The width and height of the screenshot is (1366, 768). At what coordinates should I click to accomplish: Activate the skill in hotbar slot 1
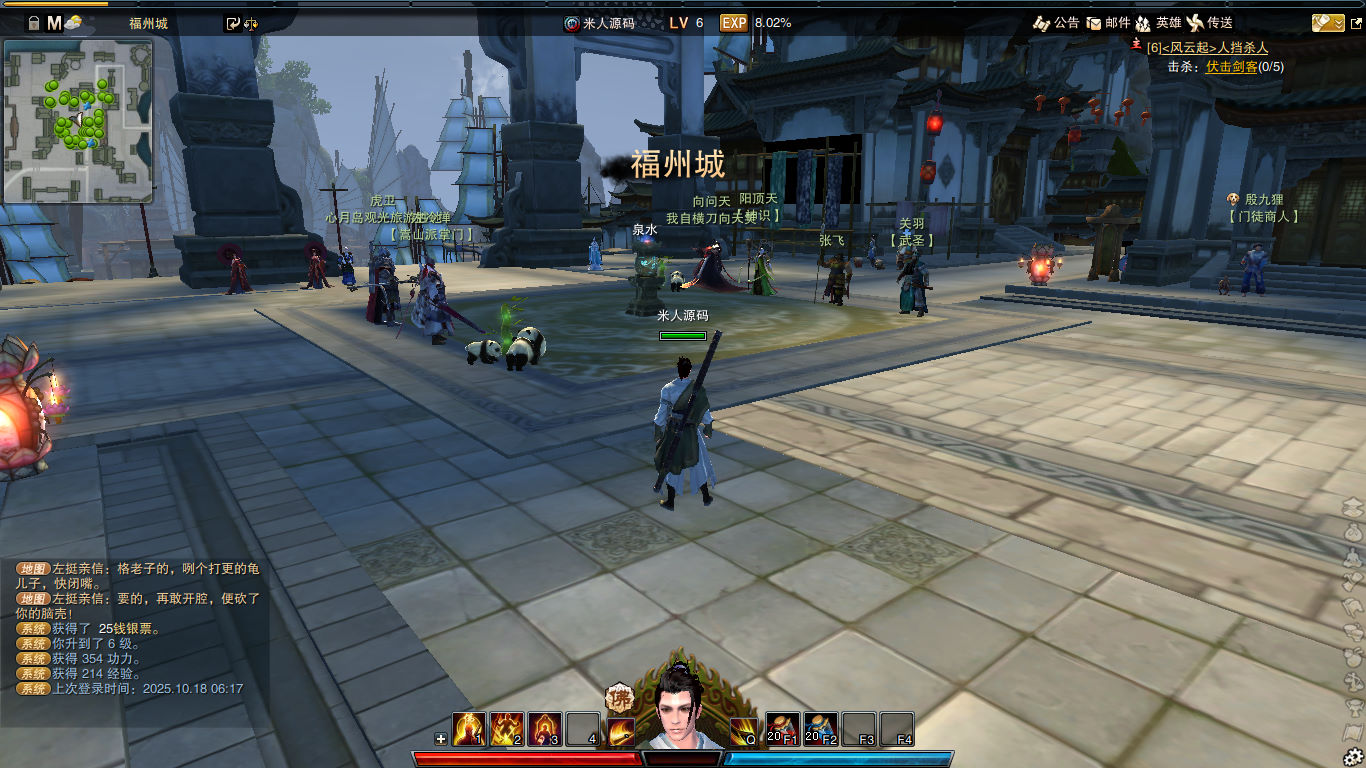[469, 729]
